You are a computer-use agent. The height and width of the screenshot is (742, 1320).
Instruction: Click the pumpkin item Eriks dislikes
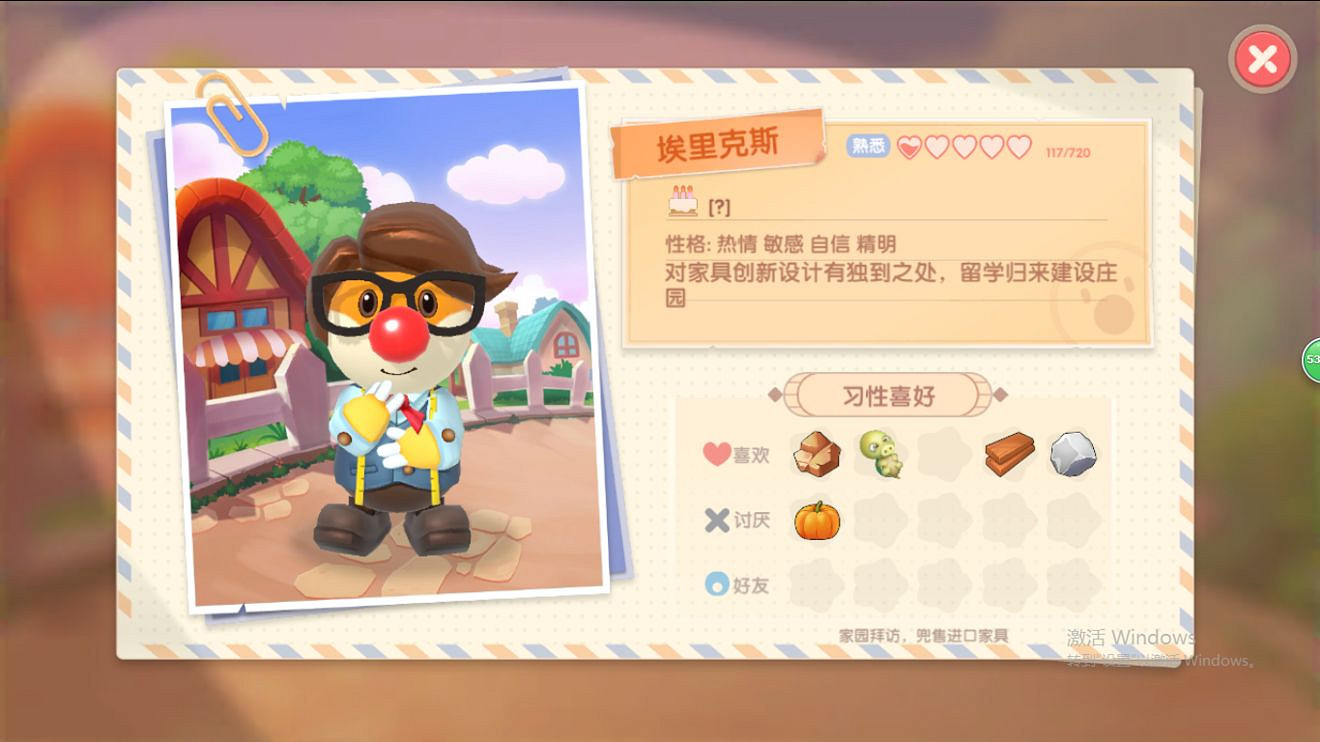pyautogui.click(x=816, y=520)
